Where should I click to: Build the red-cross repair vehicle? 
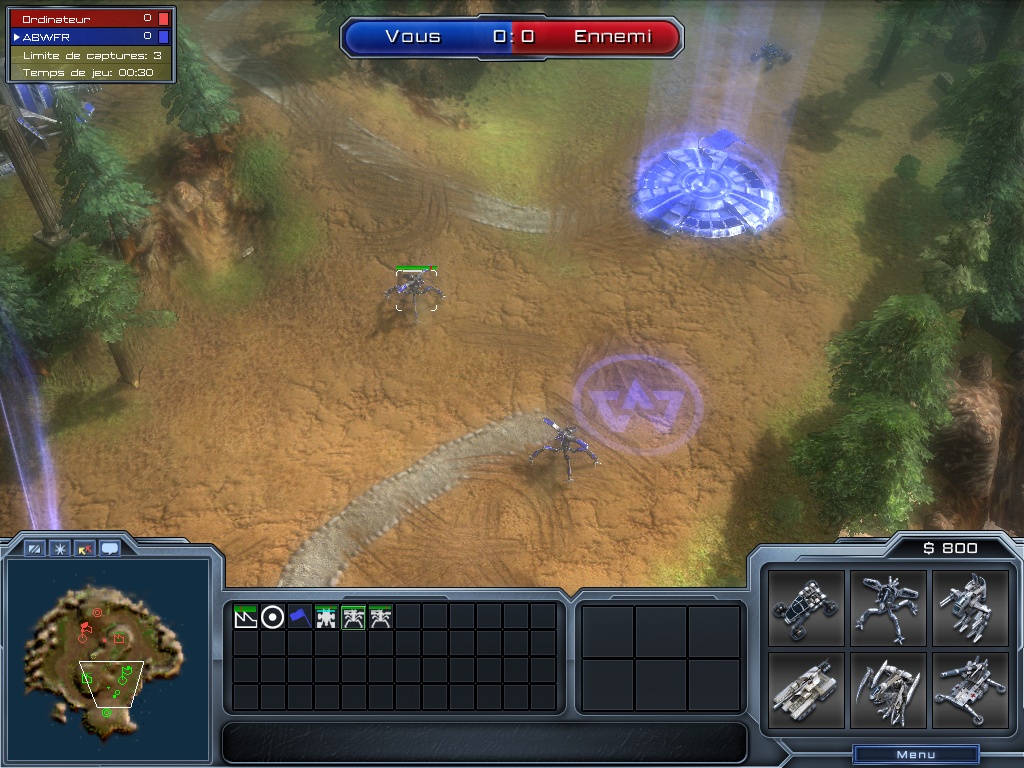click(x=970, y=690)
